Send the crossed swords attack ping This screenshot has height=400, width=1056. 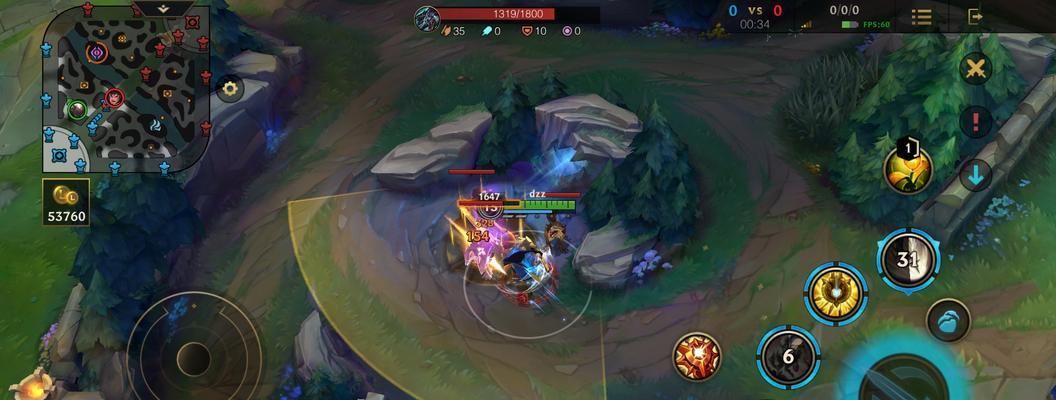pos(975,68)
